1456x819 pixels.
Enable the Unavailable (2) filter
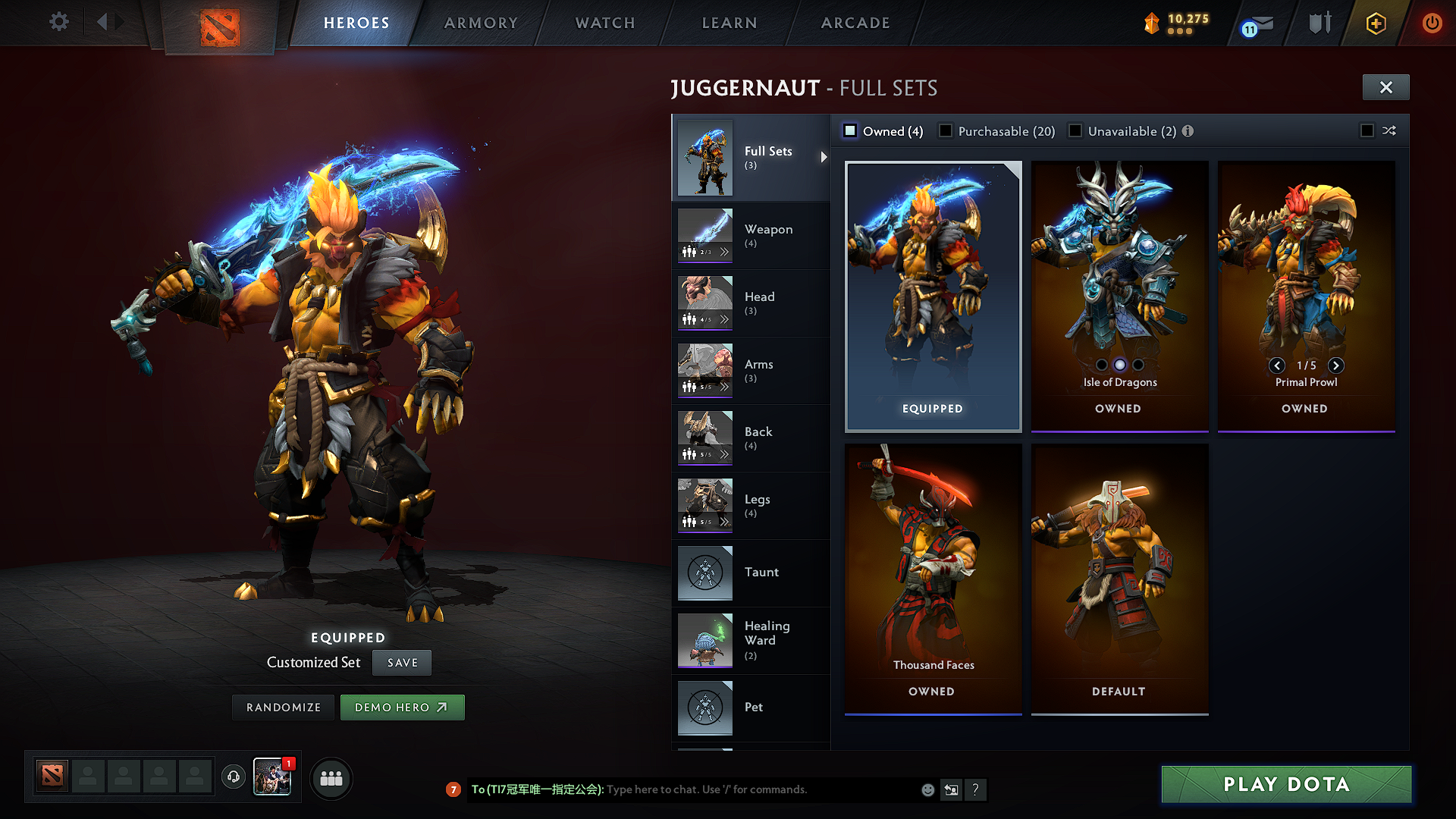1075,130
